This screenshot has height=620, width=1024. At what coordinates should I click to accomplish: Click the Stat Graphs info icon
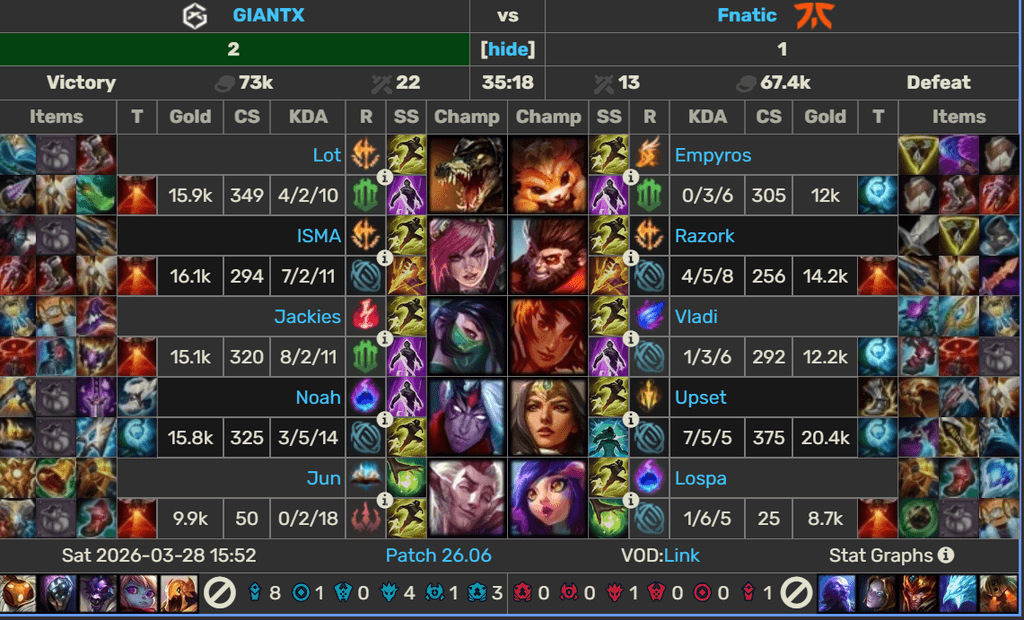[x=946, y=555]
